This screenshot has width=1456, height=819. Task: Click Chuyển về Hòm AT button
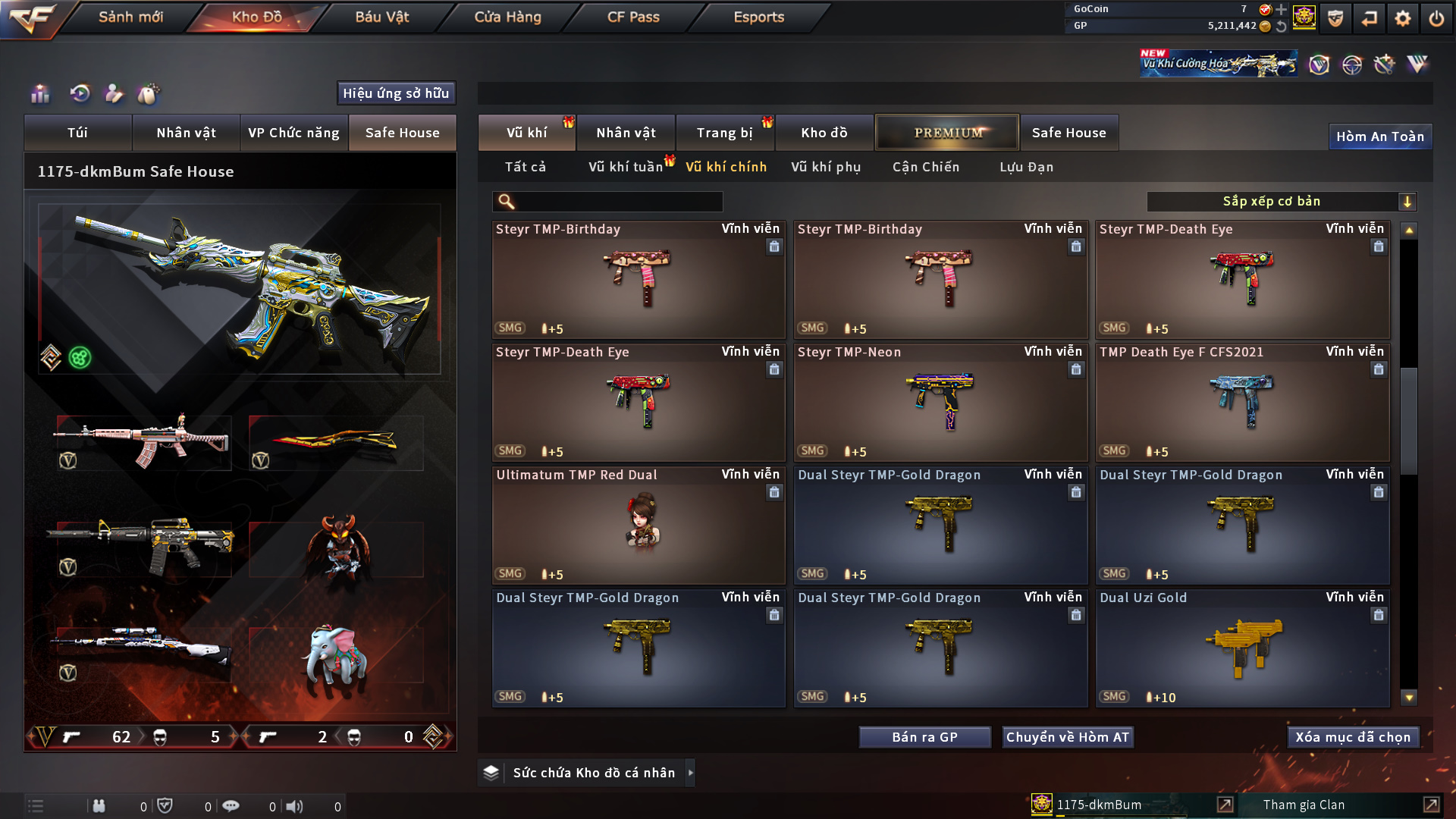coord(1067,737)
